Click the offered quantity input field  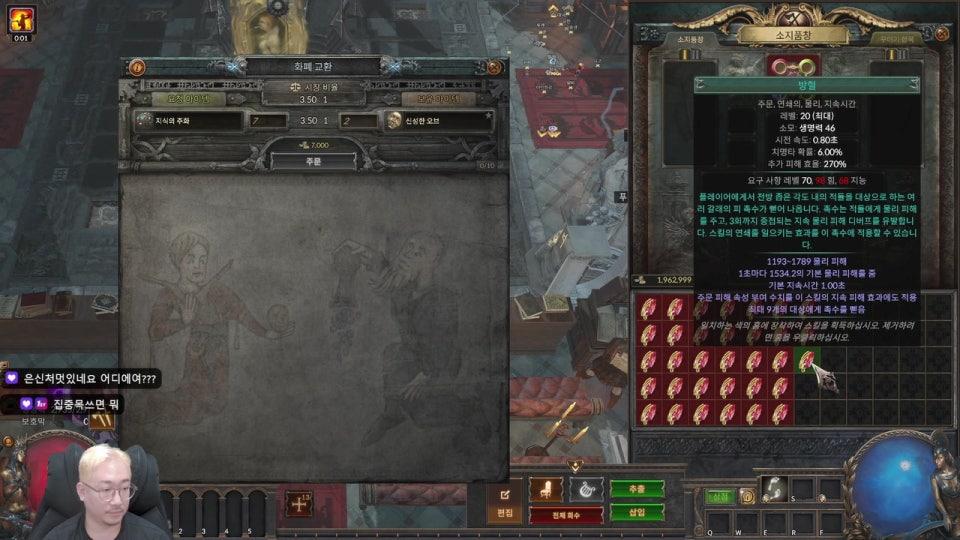click(x=358, y=121)
